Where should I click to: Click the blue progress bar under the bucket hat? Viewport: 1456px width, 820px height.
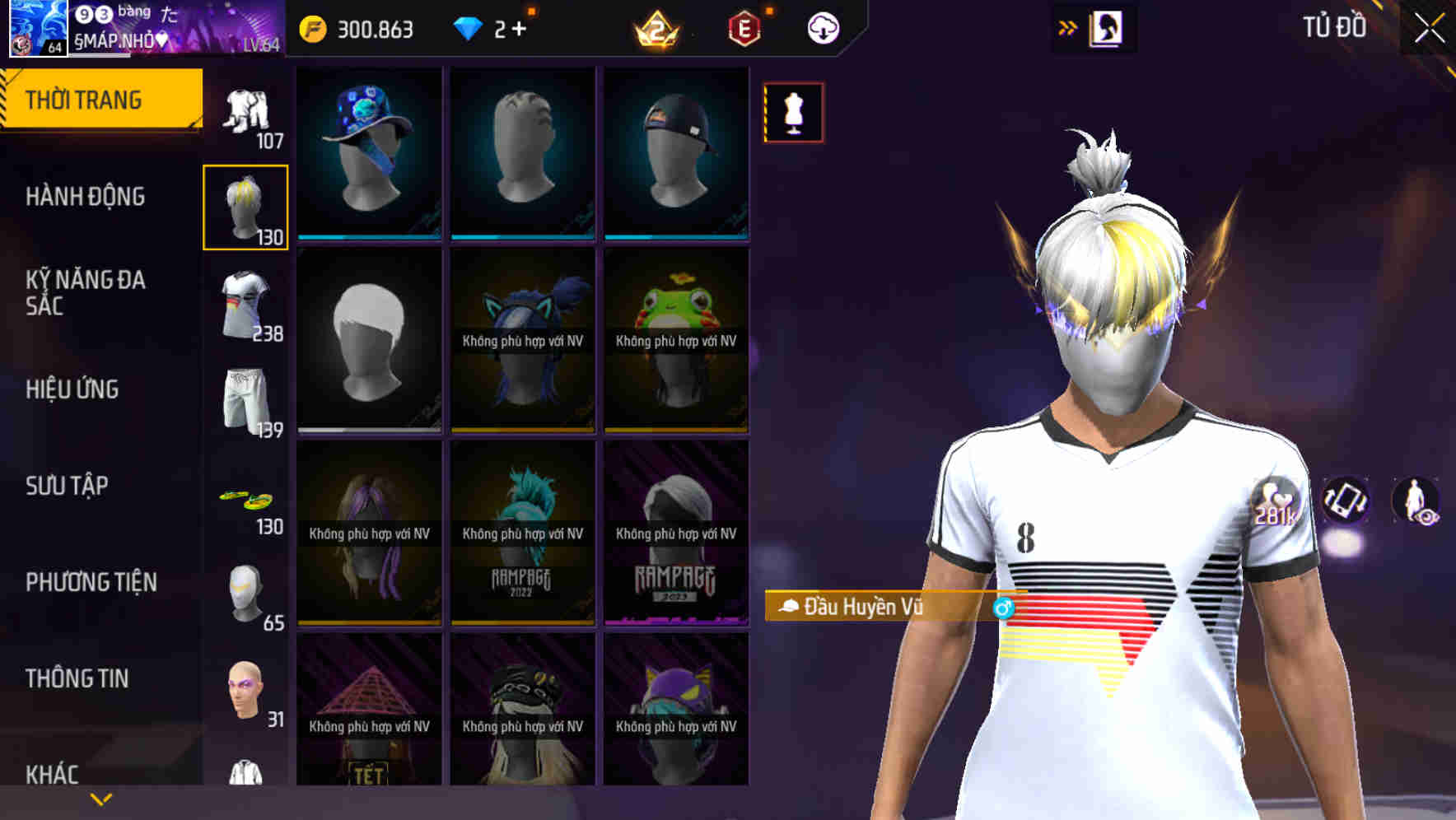368,237
